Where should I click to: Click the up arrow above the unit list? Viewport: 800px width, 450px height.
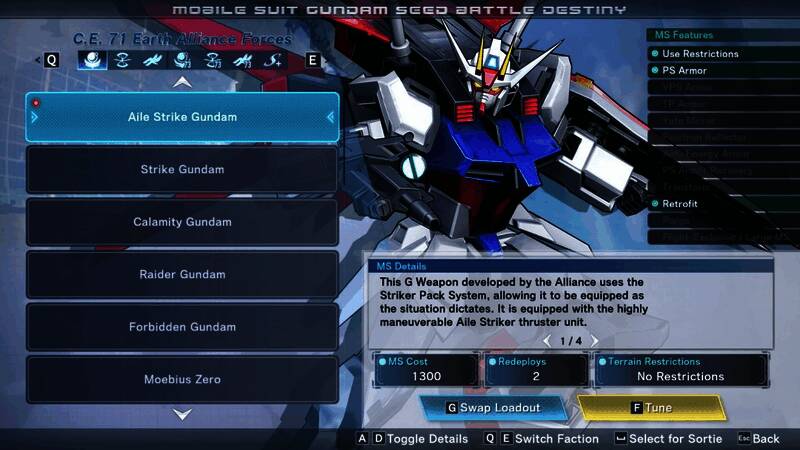click(182, 83)
